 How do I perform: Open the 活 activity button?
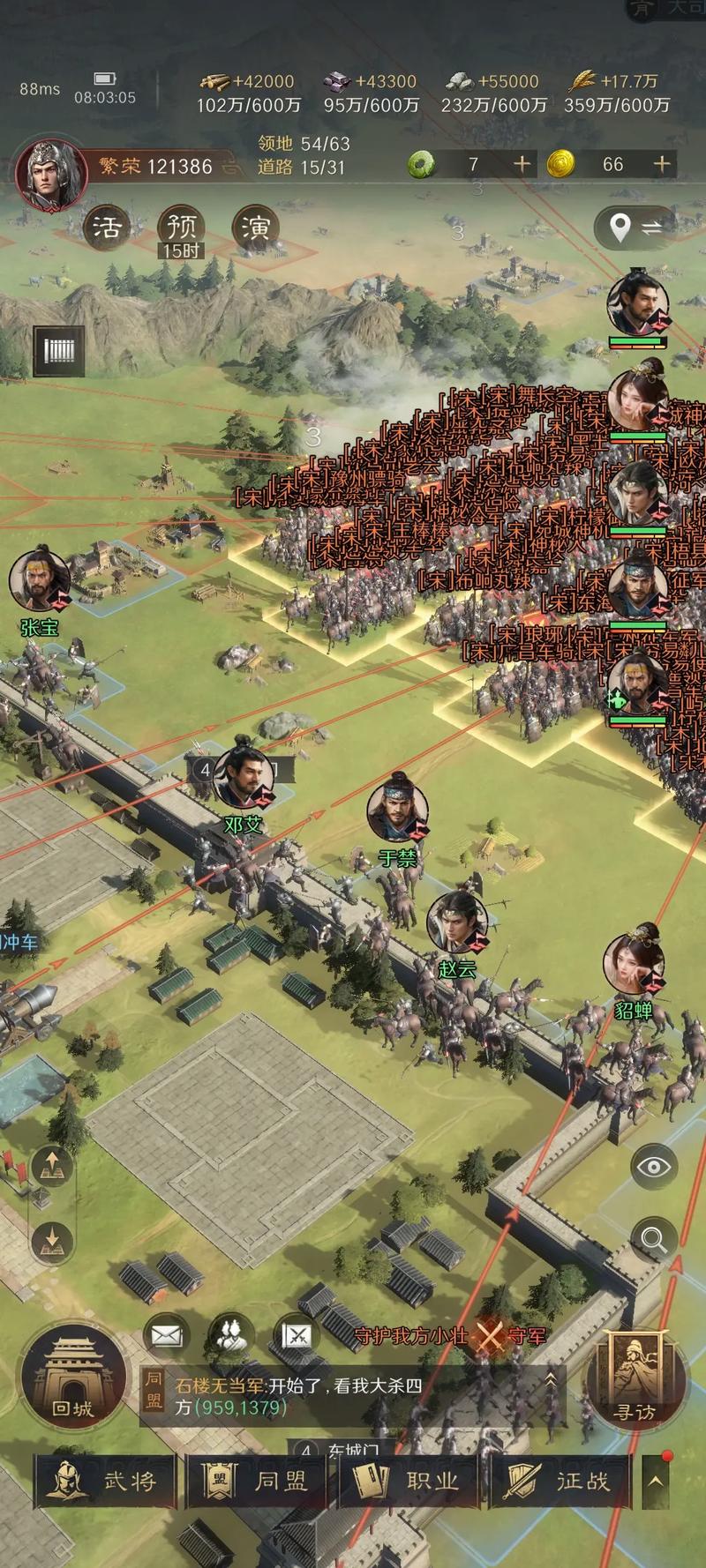[x=107, y=228]
